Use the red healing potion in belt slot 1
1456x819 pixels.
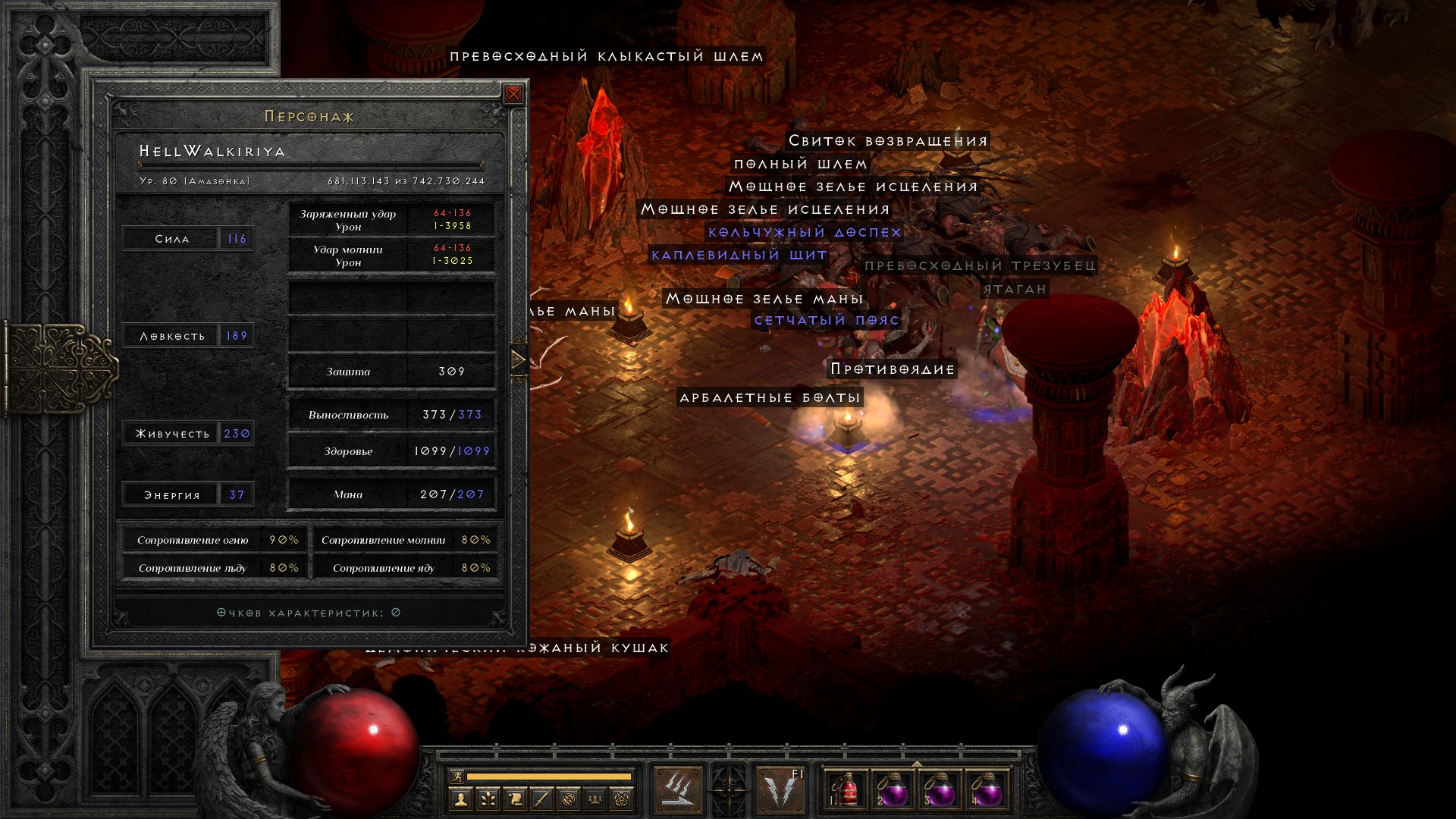click(x=847, y=789)
